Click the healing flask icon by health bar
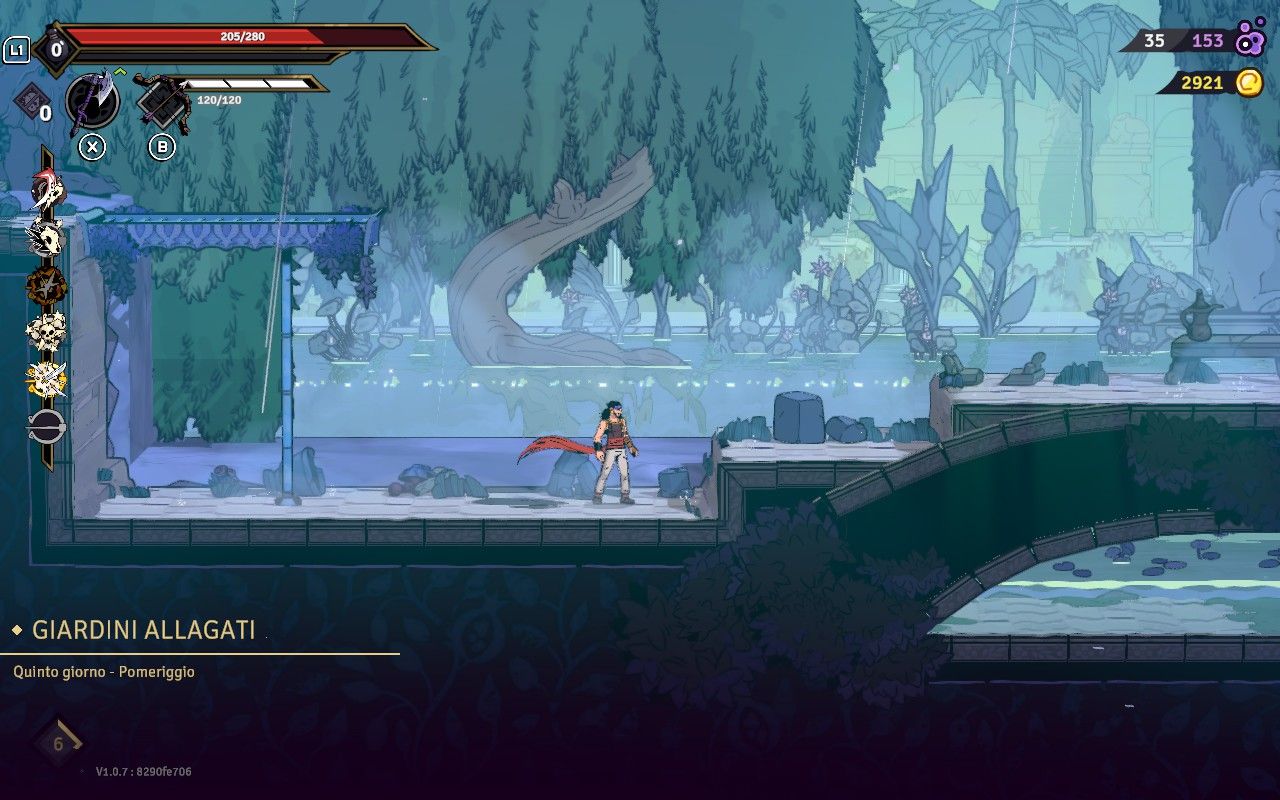1280x800 pixels. 56,47
